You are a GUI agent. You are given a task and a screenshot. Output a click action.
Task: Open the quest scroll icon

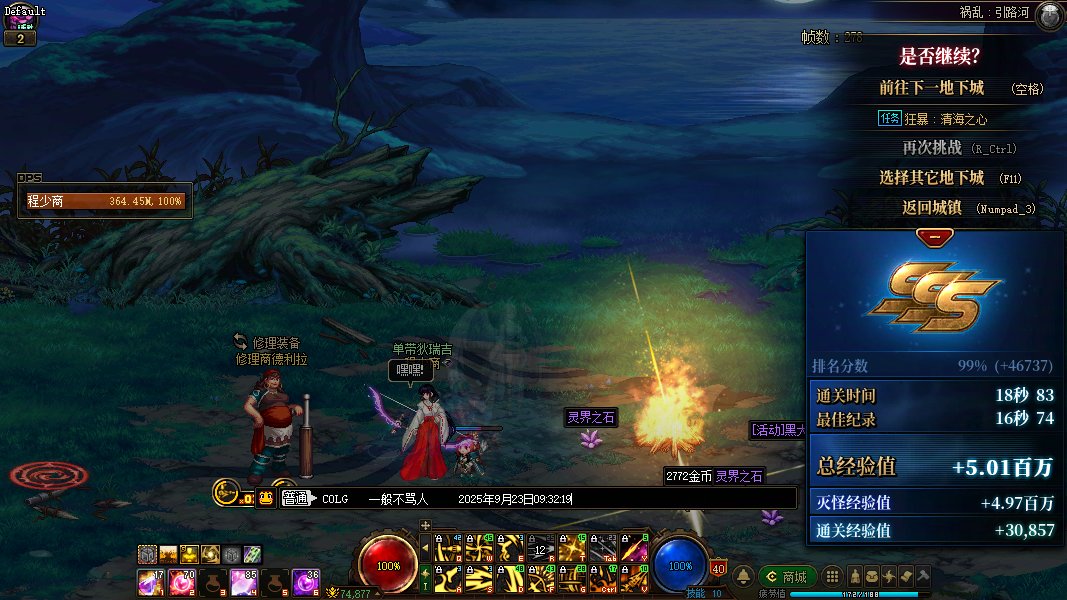coord(906,577)
